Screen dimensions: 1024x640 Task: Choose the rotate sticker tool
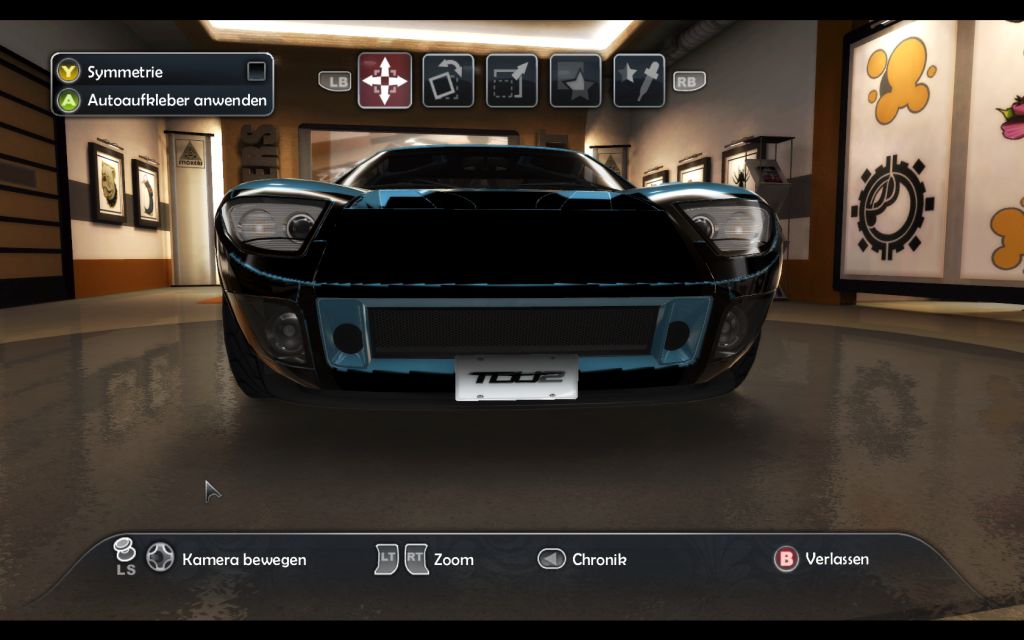(448, 80)
